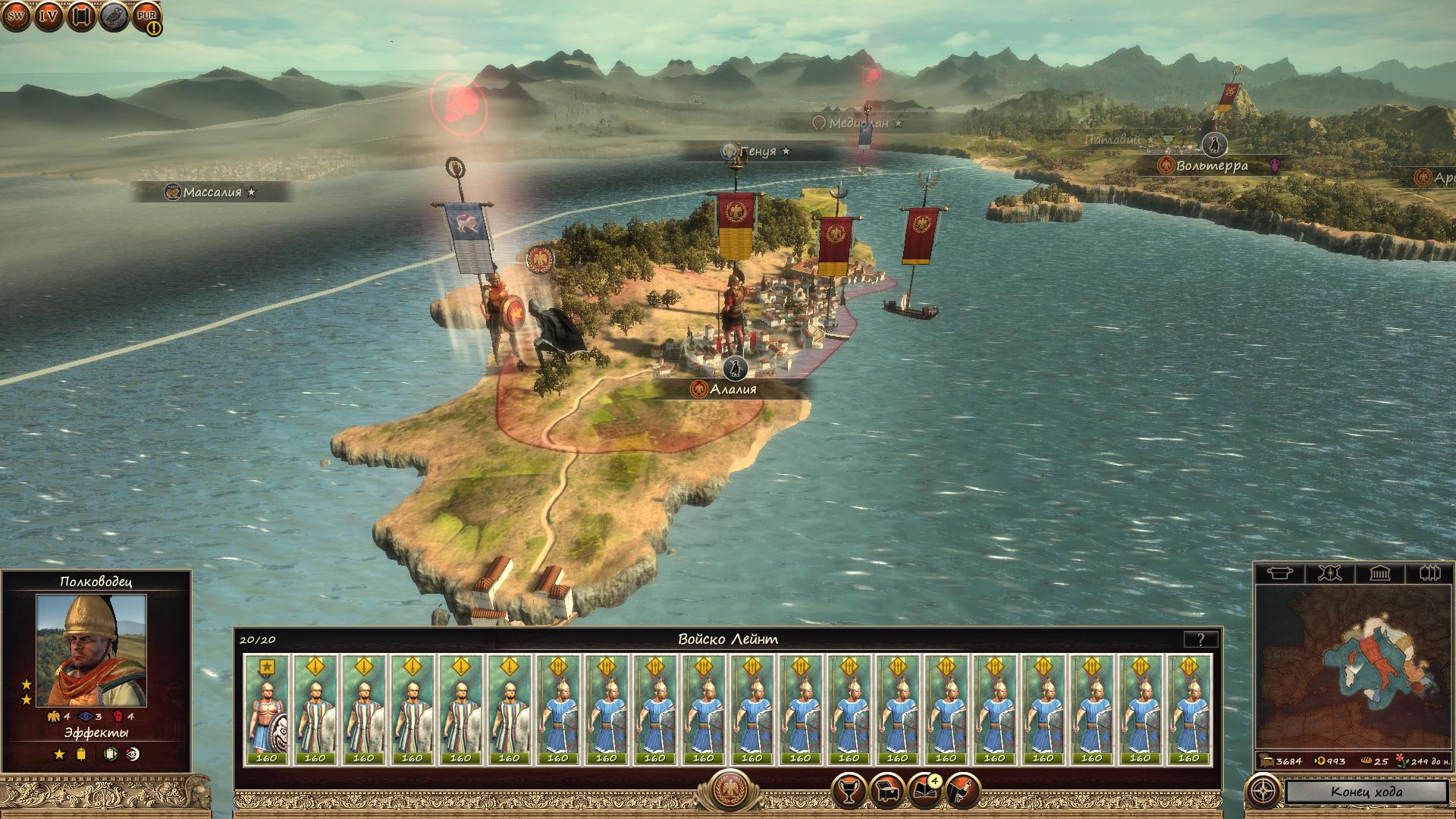Open the hand holding scroll diplomacy panel
The width and height of the screenshot is (1456, 819).
pos(962,791)
